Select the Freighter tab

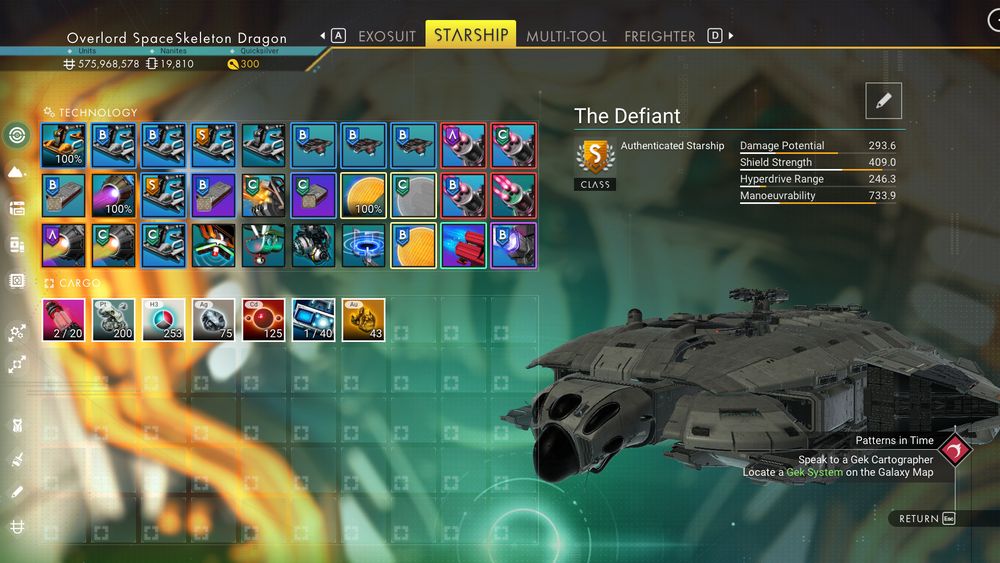(659, 36)
